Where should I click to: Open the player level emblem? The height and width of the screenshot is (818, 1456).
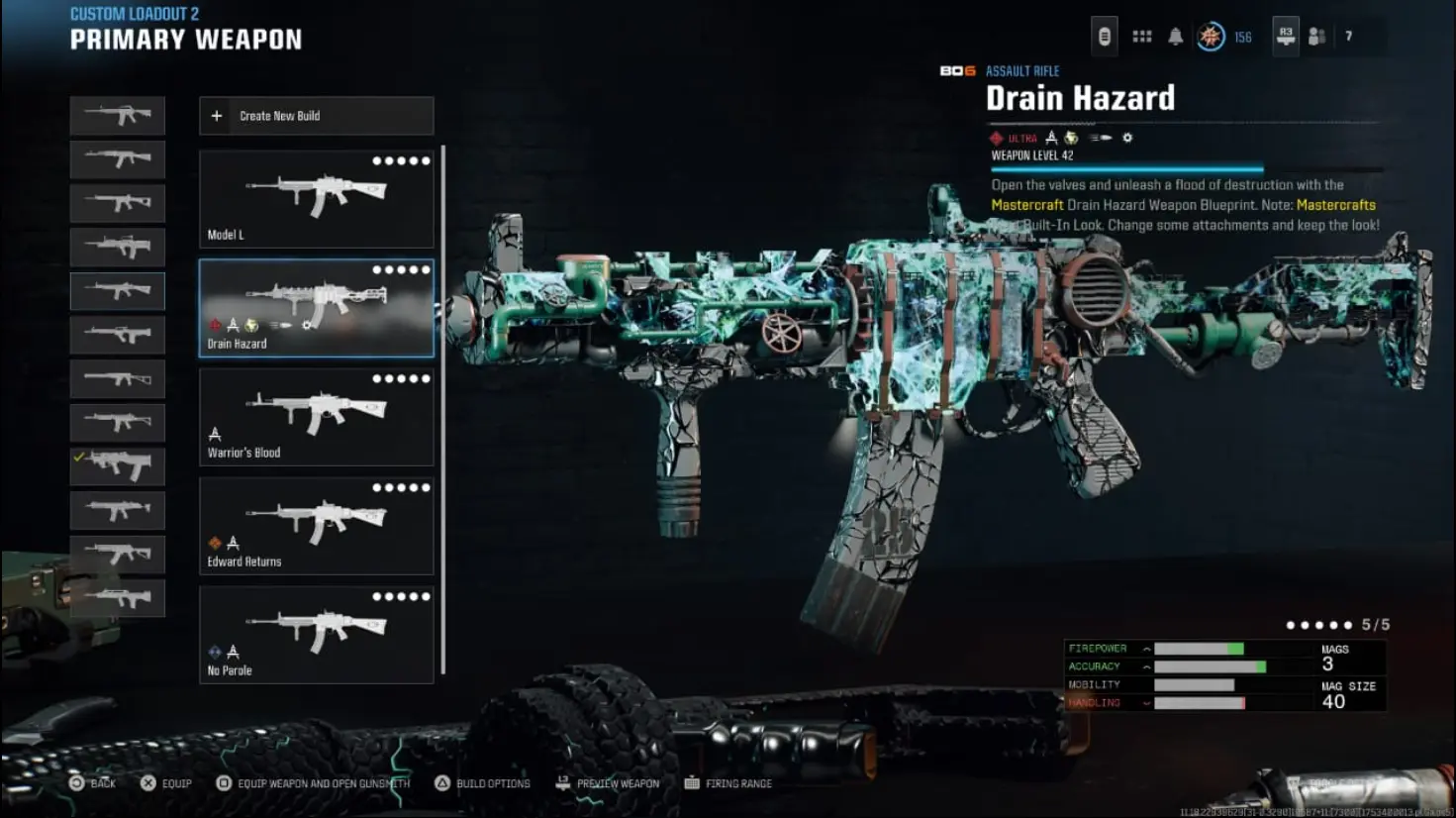point(1210,37)
